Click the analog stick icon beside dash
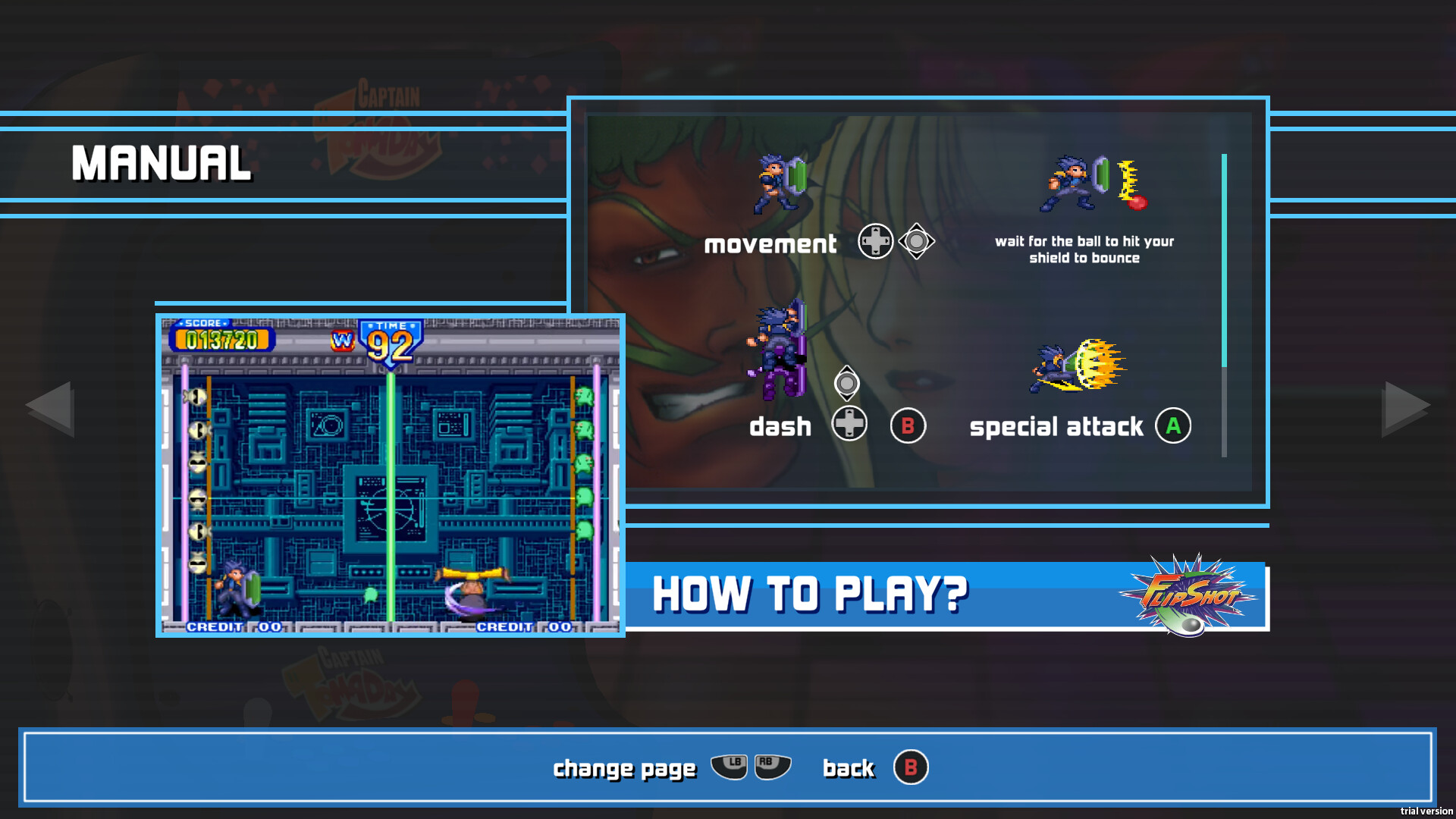 tap(847, 384)
